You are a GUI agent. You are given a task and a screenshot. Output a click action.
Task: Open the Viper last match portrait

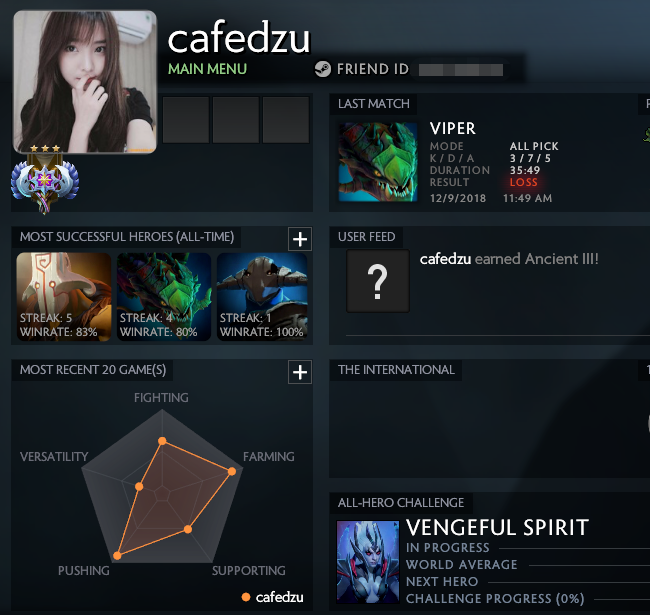378,163
